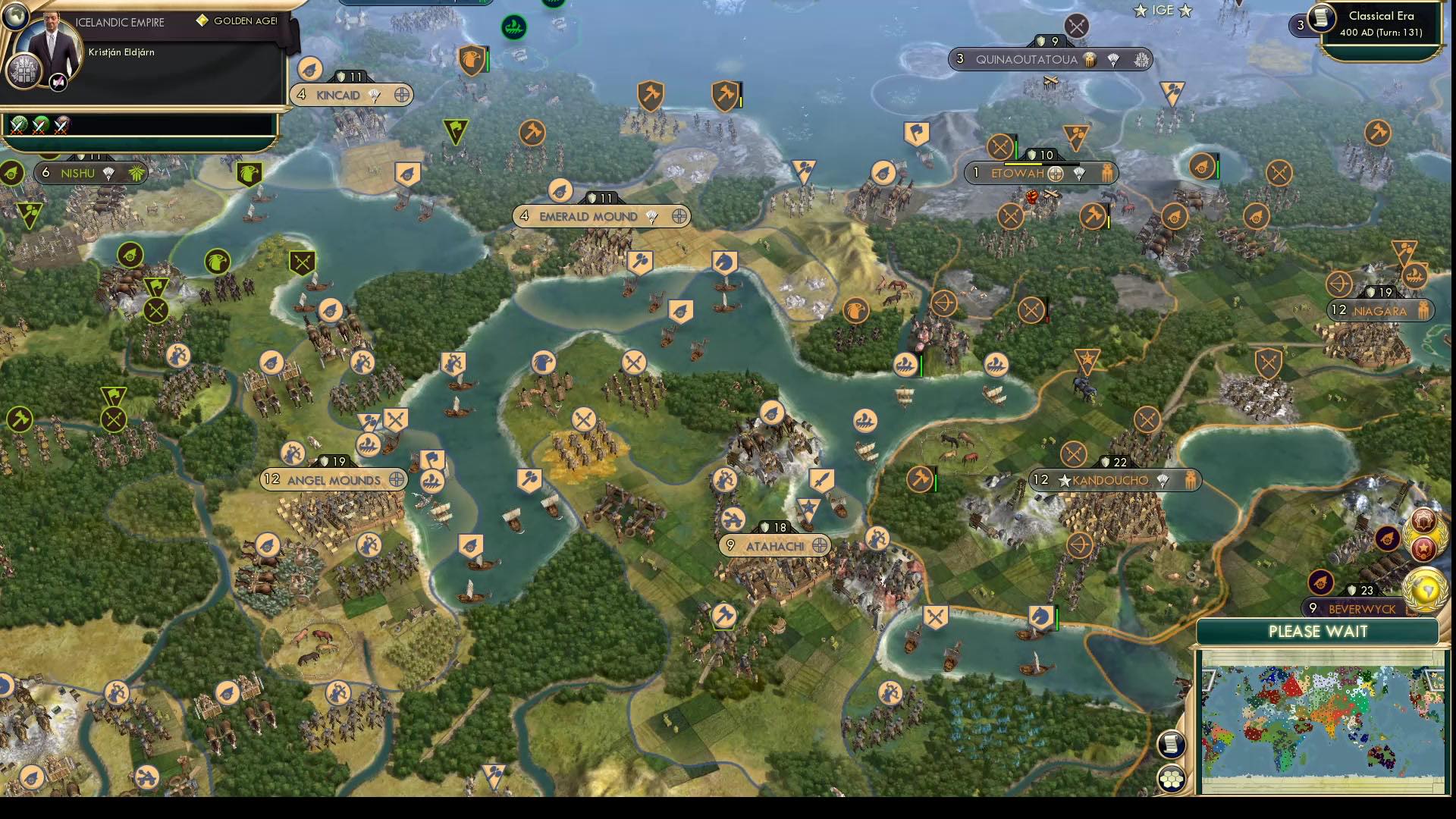Click the cannon combat notification icon
This screenshot has width=1456, height=819.
tap(1387, 539)
